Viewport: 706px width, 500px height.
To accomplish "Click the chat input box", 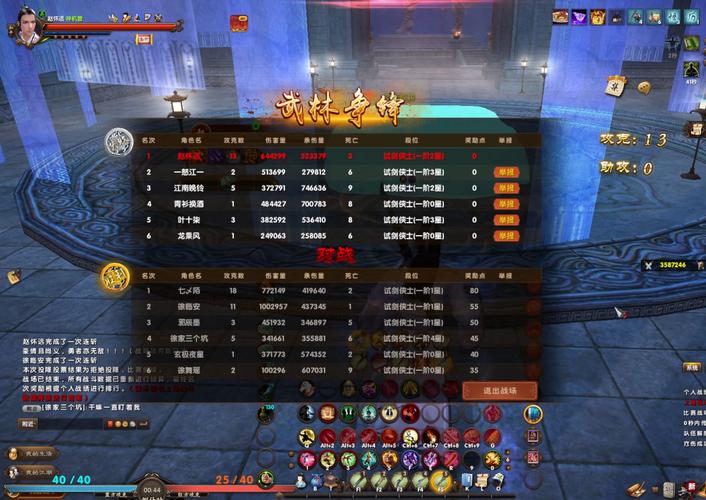I will click(x=70, y=424).
